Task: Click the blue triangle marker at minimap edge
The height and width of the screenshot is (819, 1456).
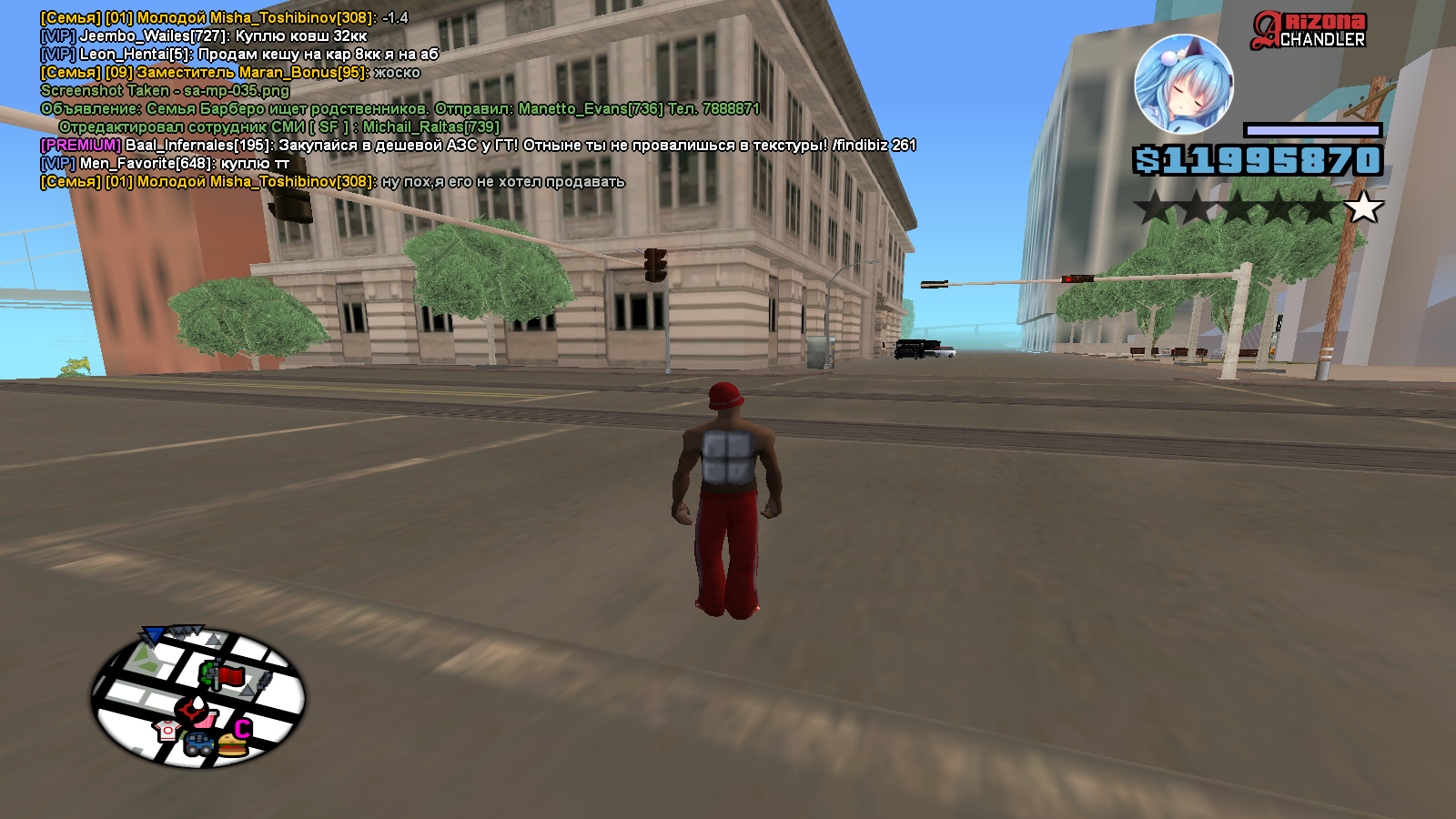Action: click(154, 634)
